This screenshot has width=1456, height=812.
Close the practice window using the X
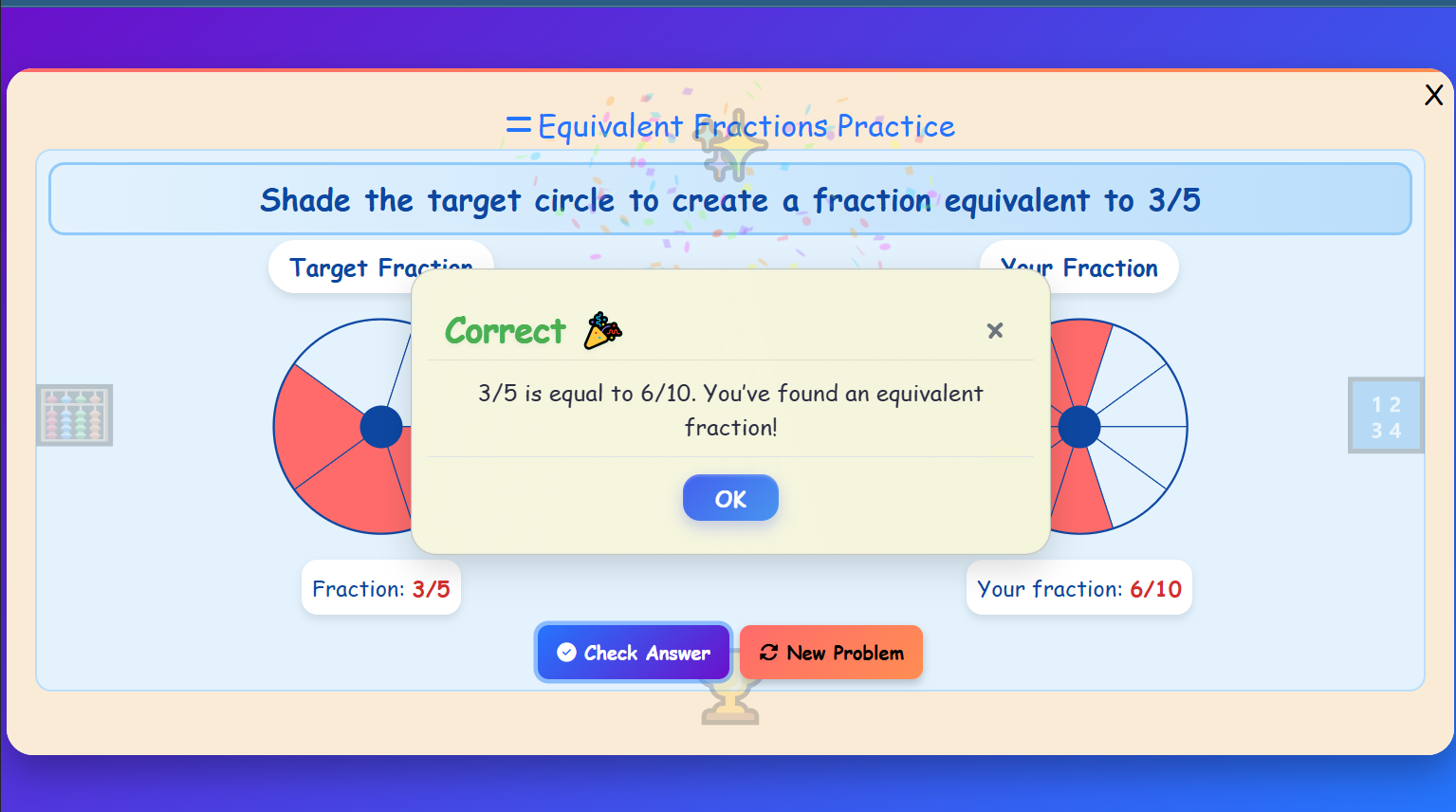(x=1433, y=95)
